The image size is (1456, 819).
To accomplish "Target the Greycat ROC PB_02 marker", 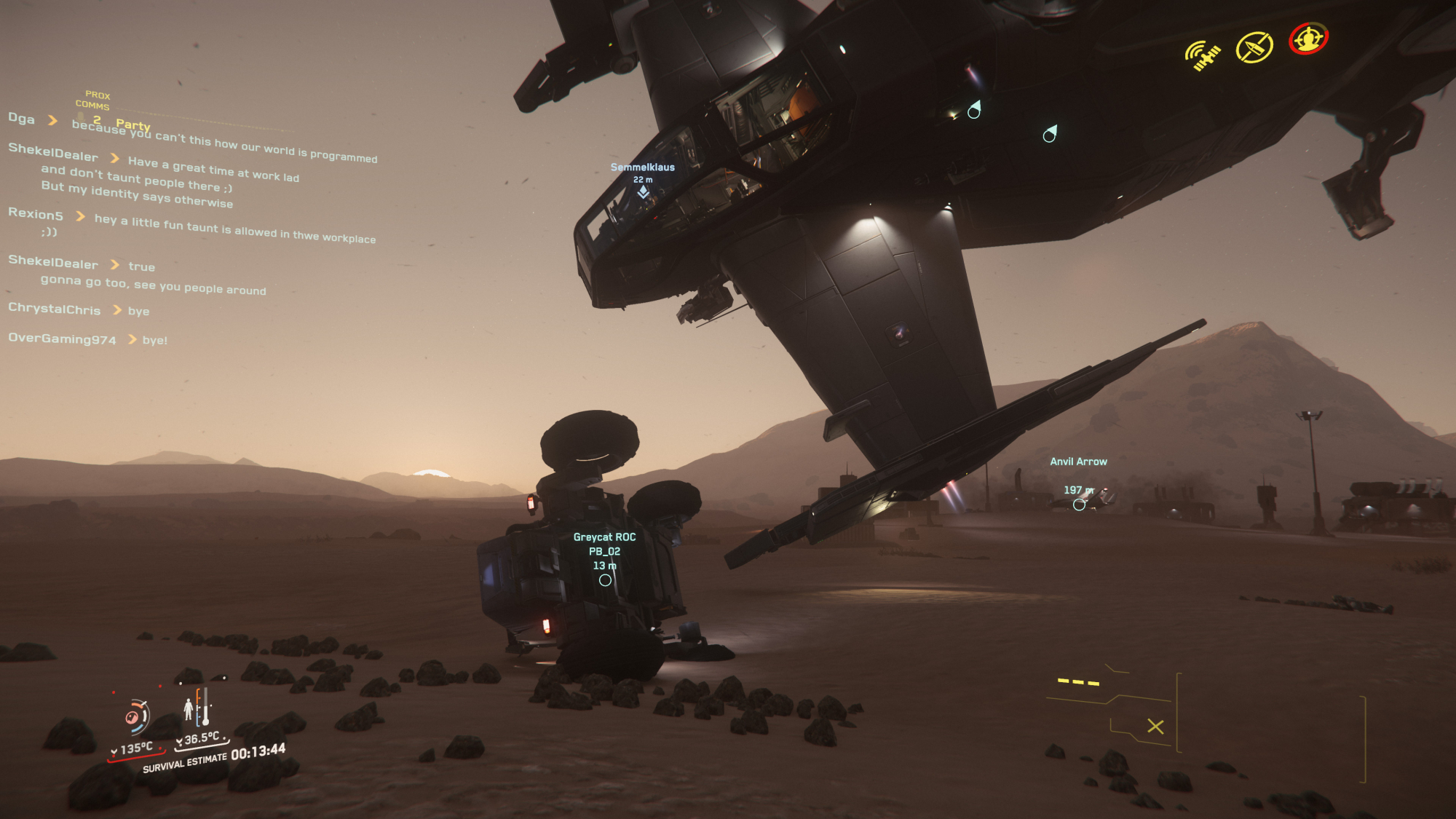I will click(x=605, y=580).
